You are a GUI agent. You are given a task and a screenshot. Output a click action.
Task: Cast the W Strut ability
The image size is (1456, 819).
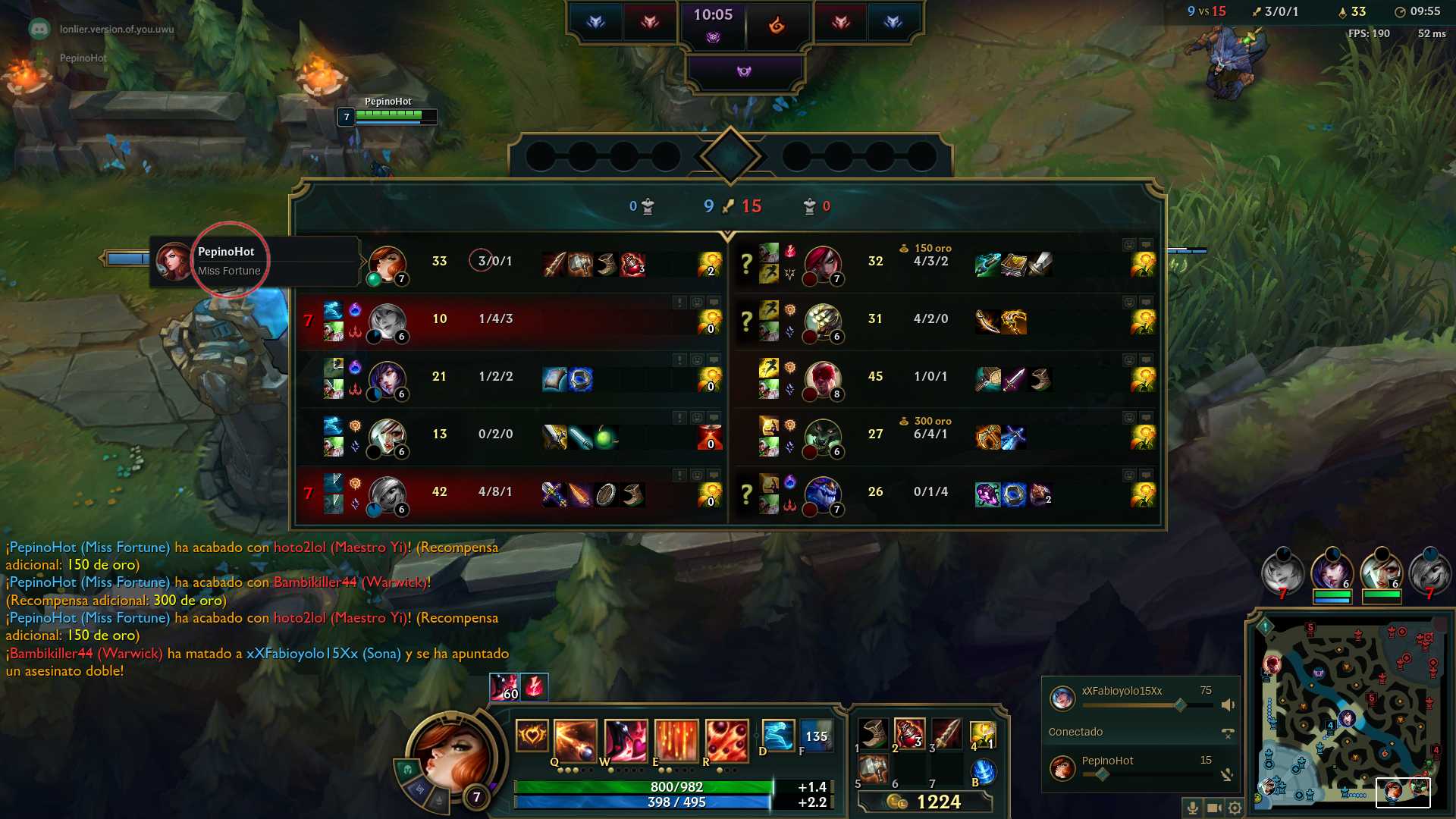(626, 739)
